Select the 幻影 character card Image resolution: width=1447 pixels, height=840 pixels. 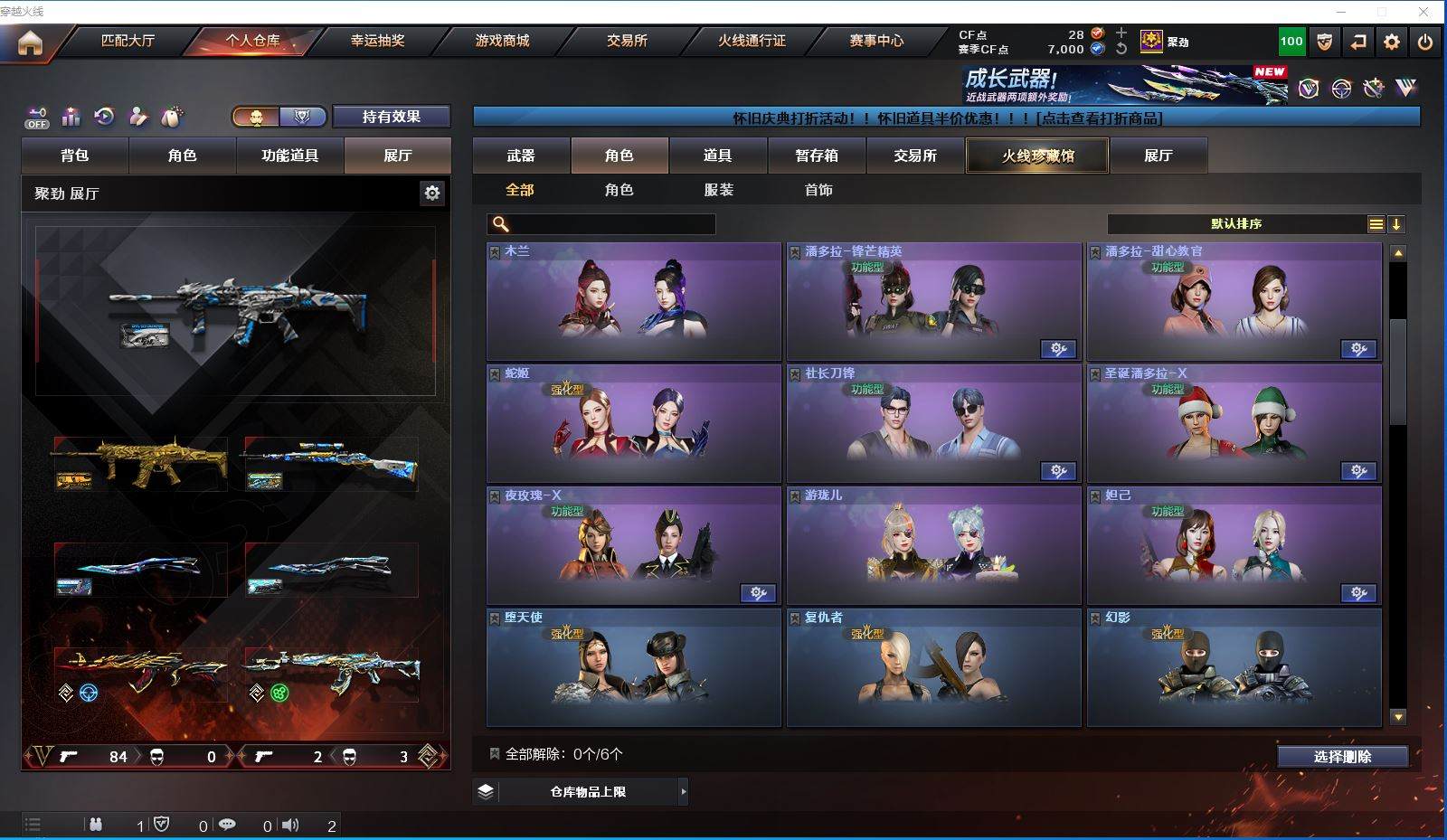1234,667
